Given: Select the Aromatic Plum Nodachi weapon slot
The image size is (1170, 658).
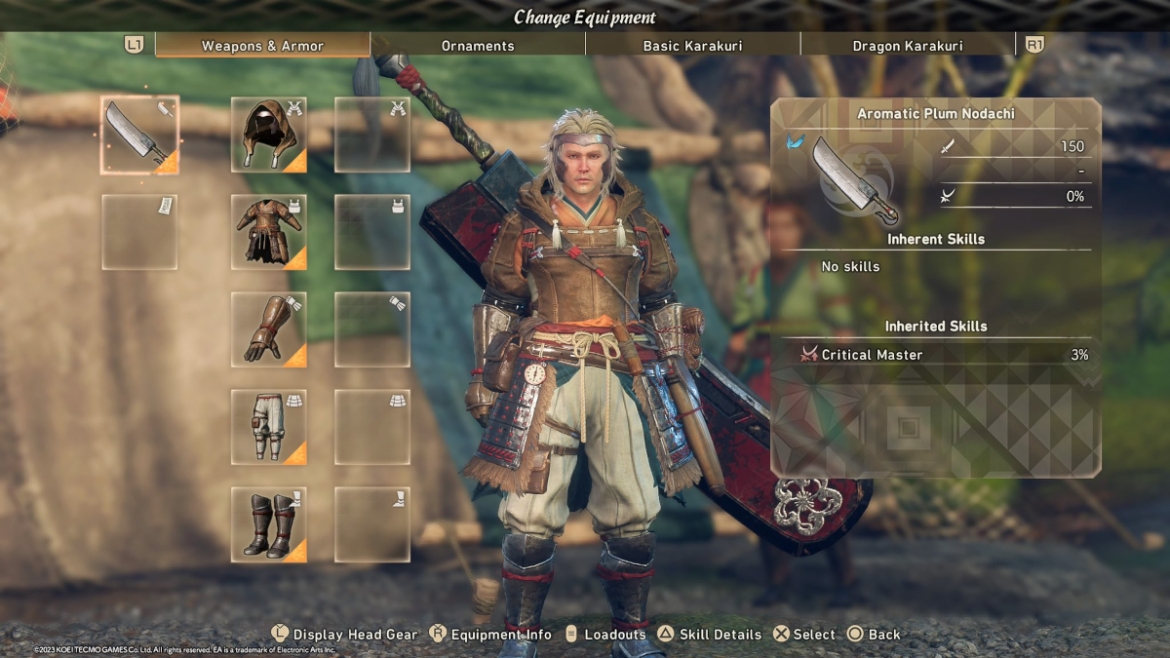Looking at the screenshot, I should pyautogui.click(x=140, y=135).
